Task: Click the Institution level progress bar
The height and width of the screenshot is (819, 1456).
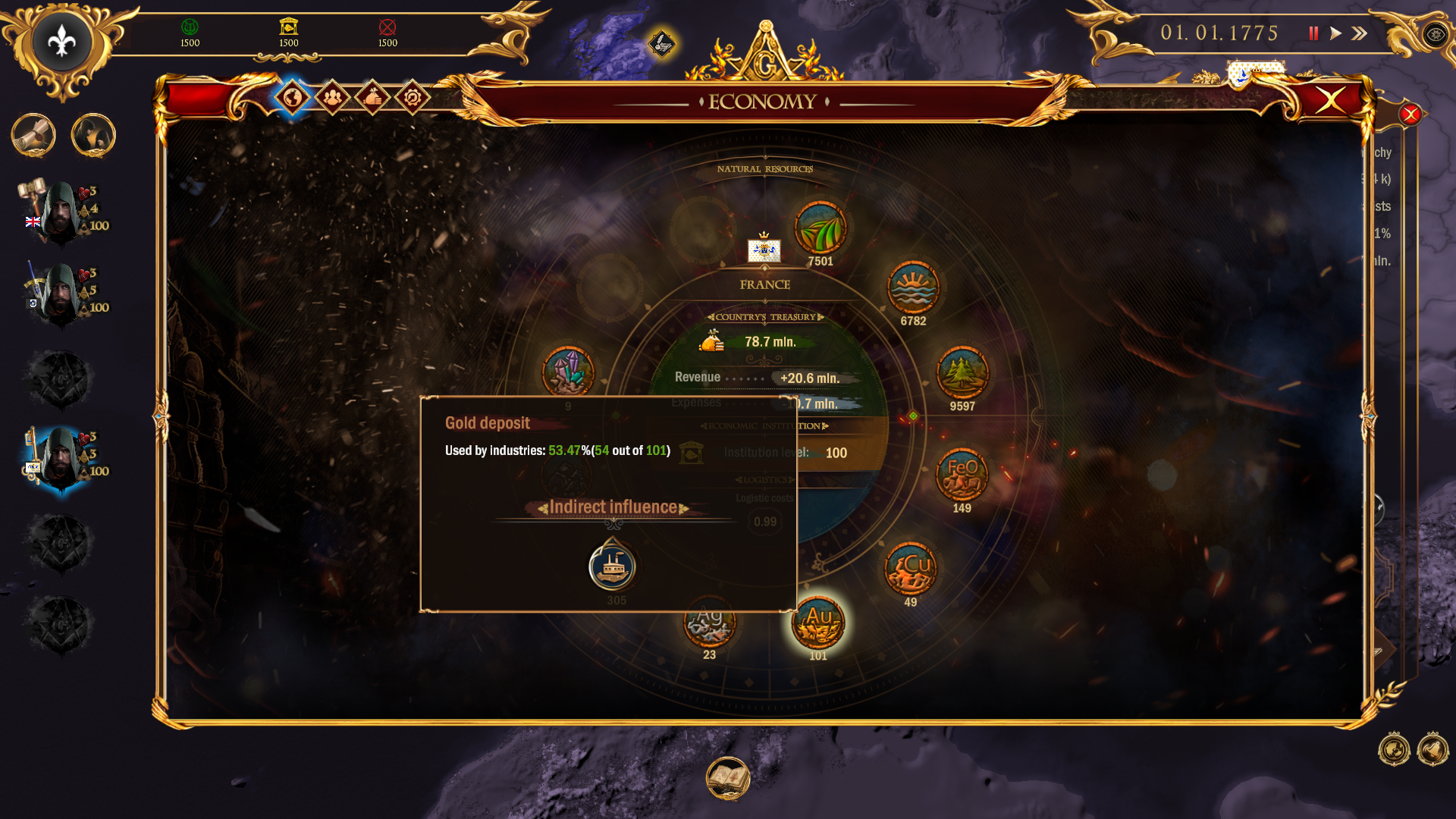Action: (834, 453)
